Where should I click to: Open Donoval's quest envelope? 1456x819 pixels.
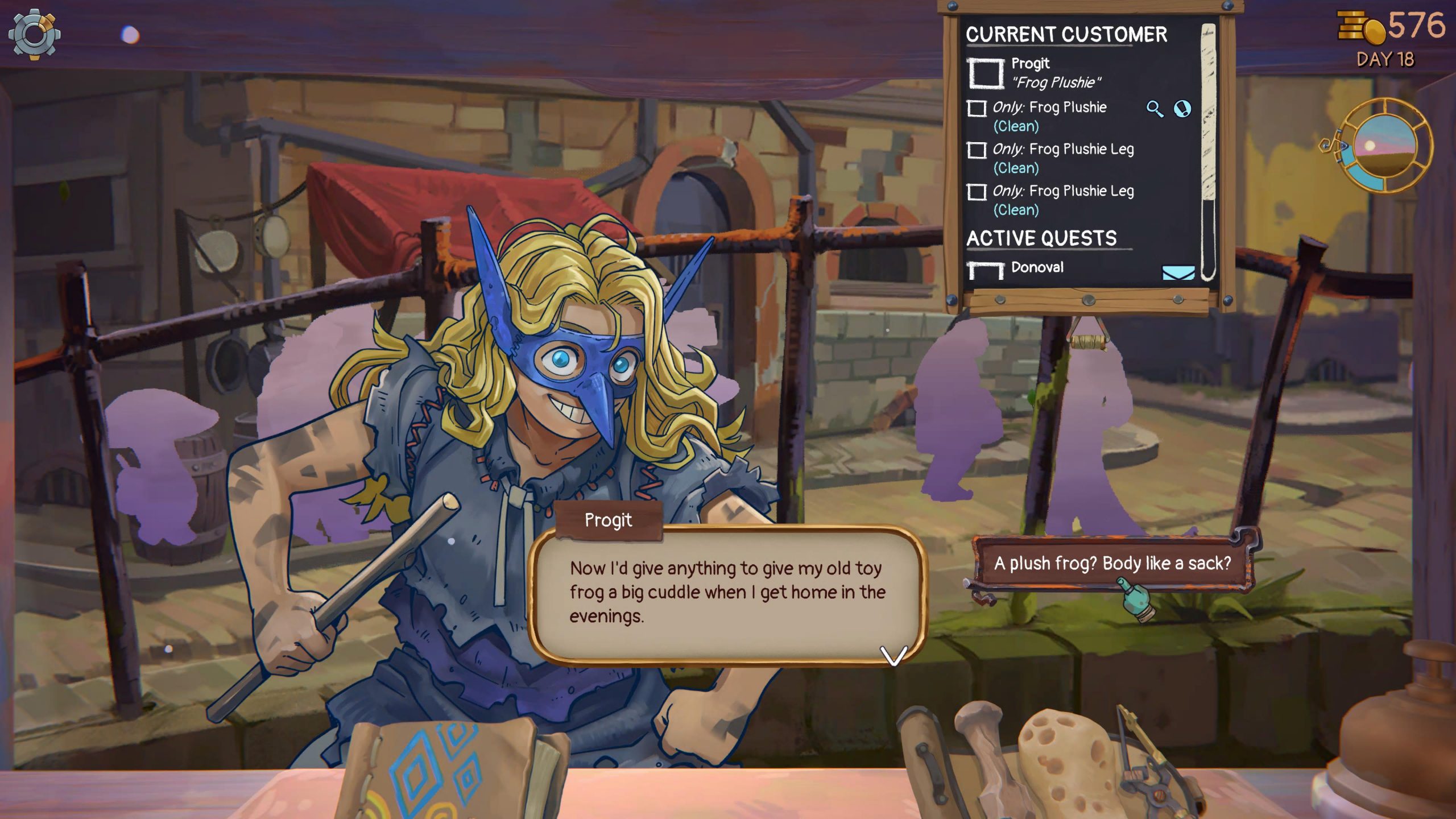coord(1178,272)
